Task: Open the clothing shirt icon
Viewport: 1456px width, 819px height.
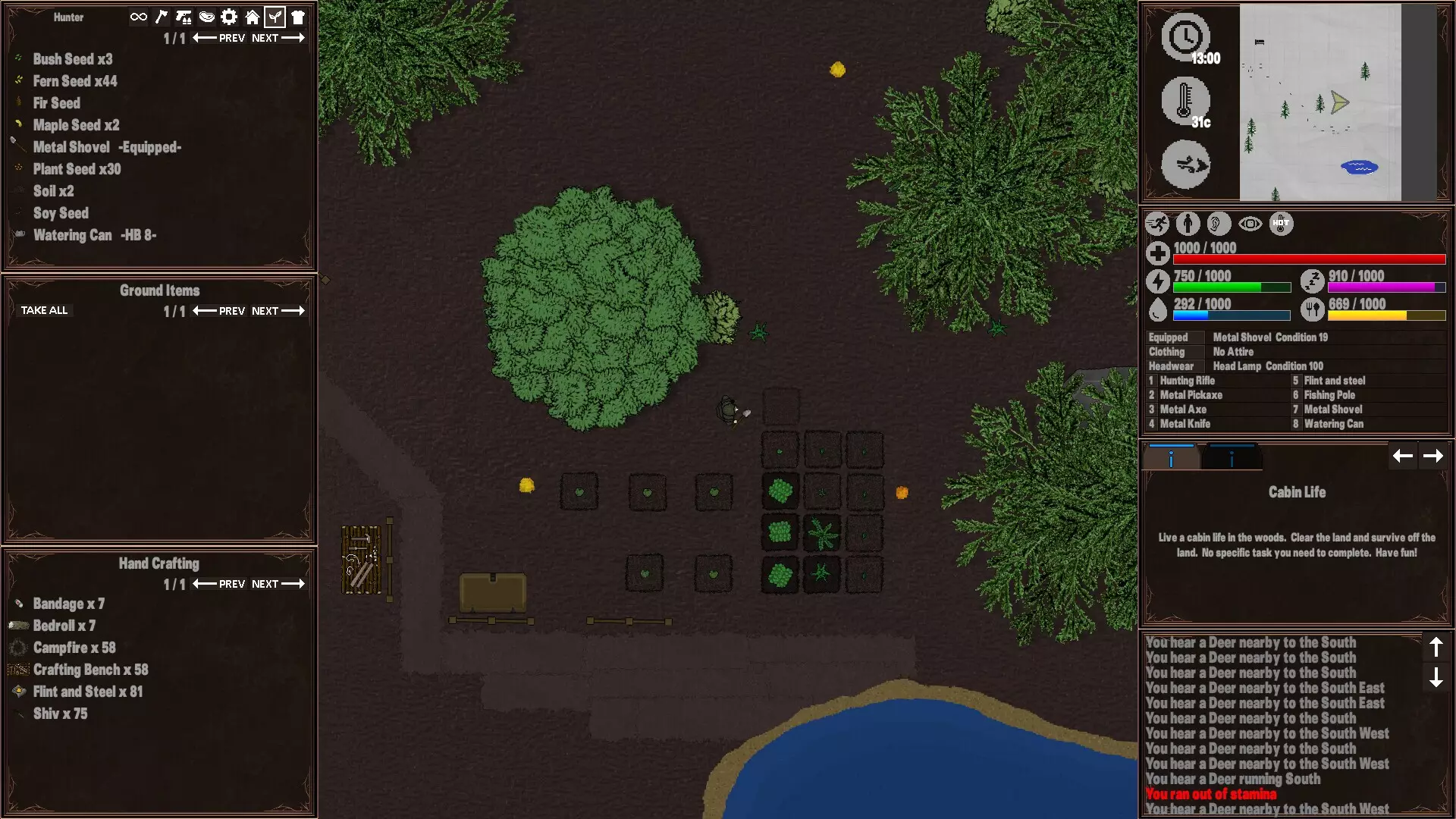Action: 298,17
